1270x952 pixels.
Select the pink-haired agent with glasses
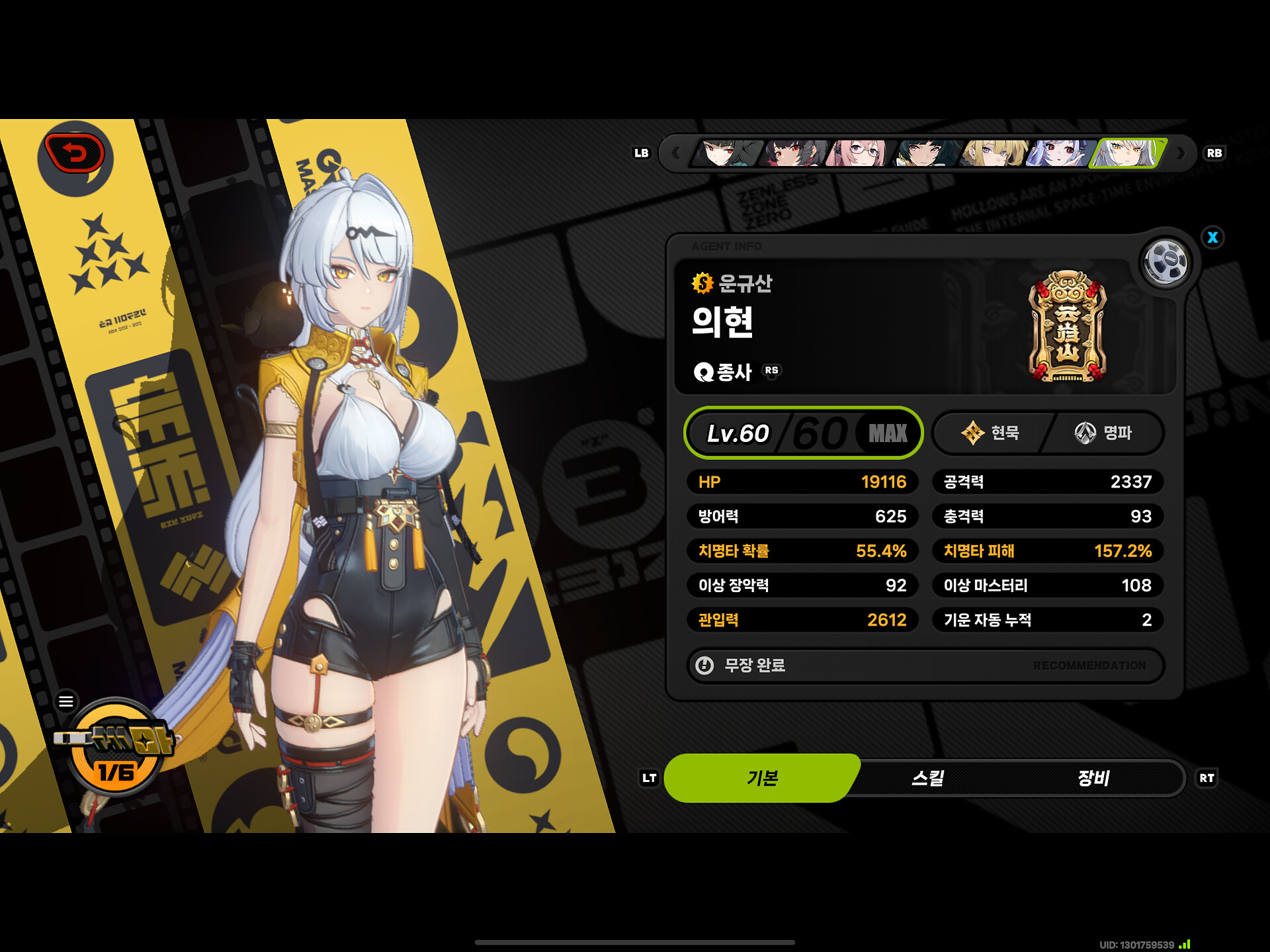point(859,153)
